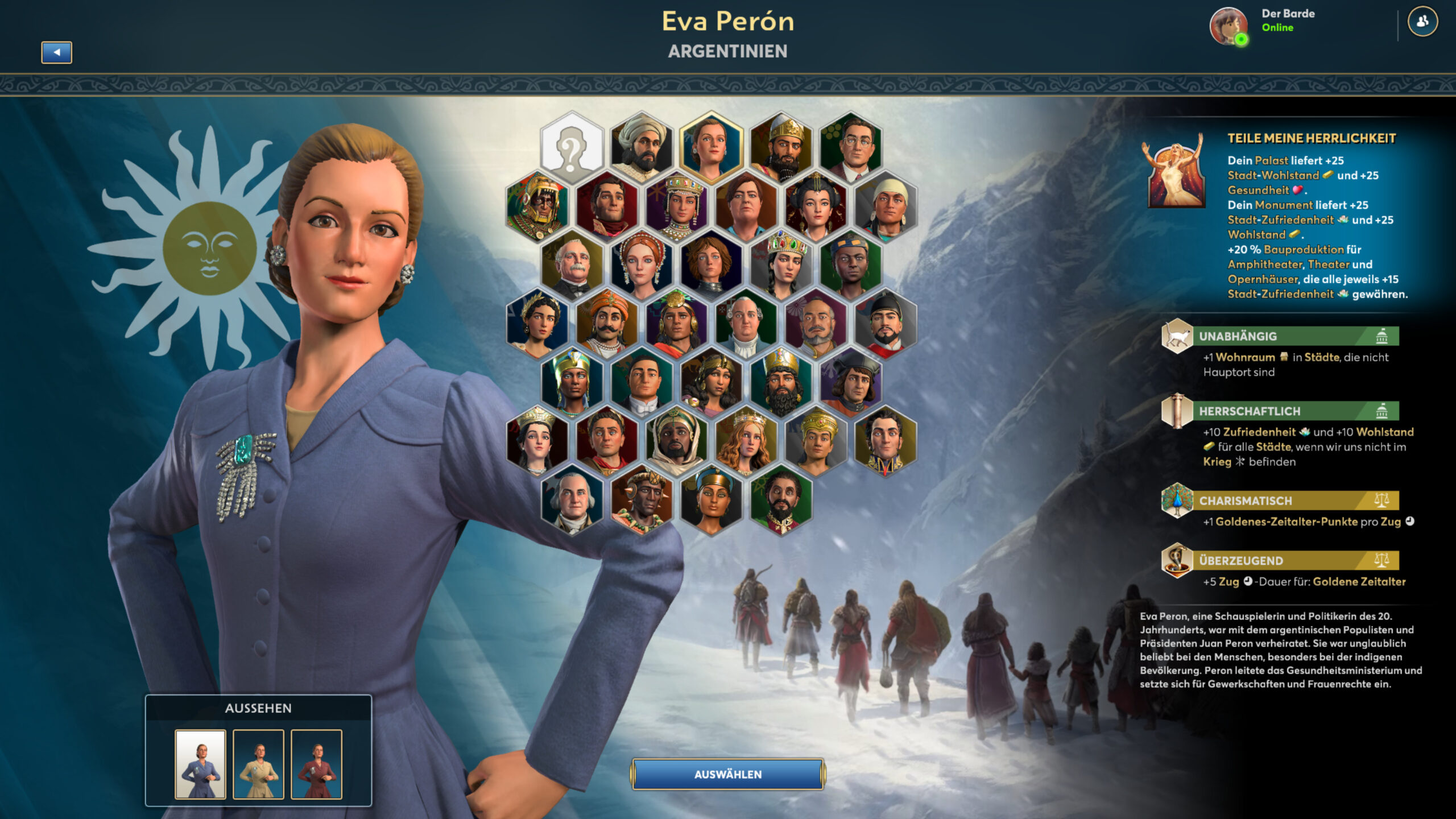The image size is (1456, 819).
Task: Choose the beige outfit appearance thumbnail
Action: pyautogui.click(x=258, y=764)
